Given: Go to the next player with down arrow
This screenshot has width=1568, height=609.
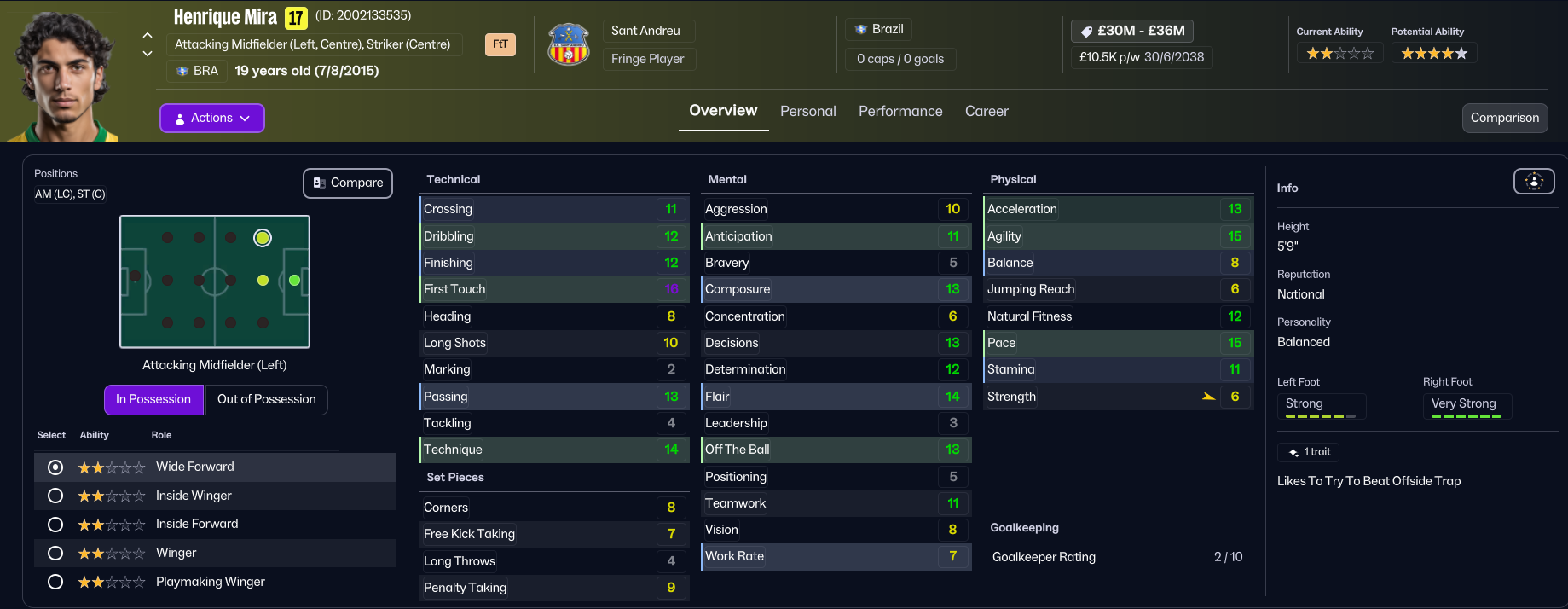Looking at the screenshot, I should pyautogui.click(x=148, y=54).
